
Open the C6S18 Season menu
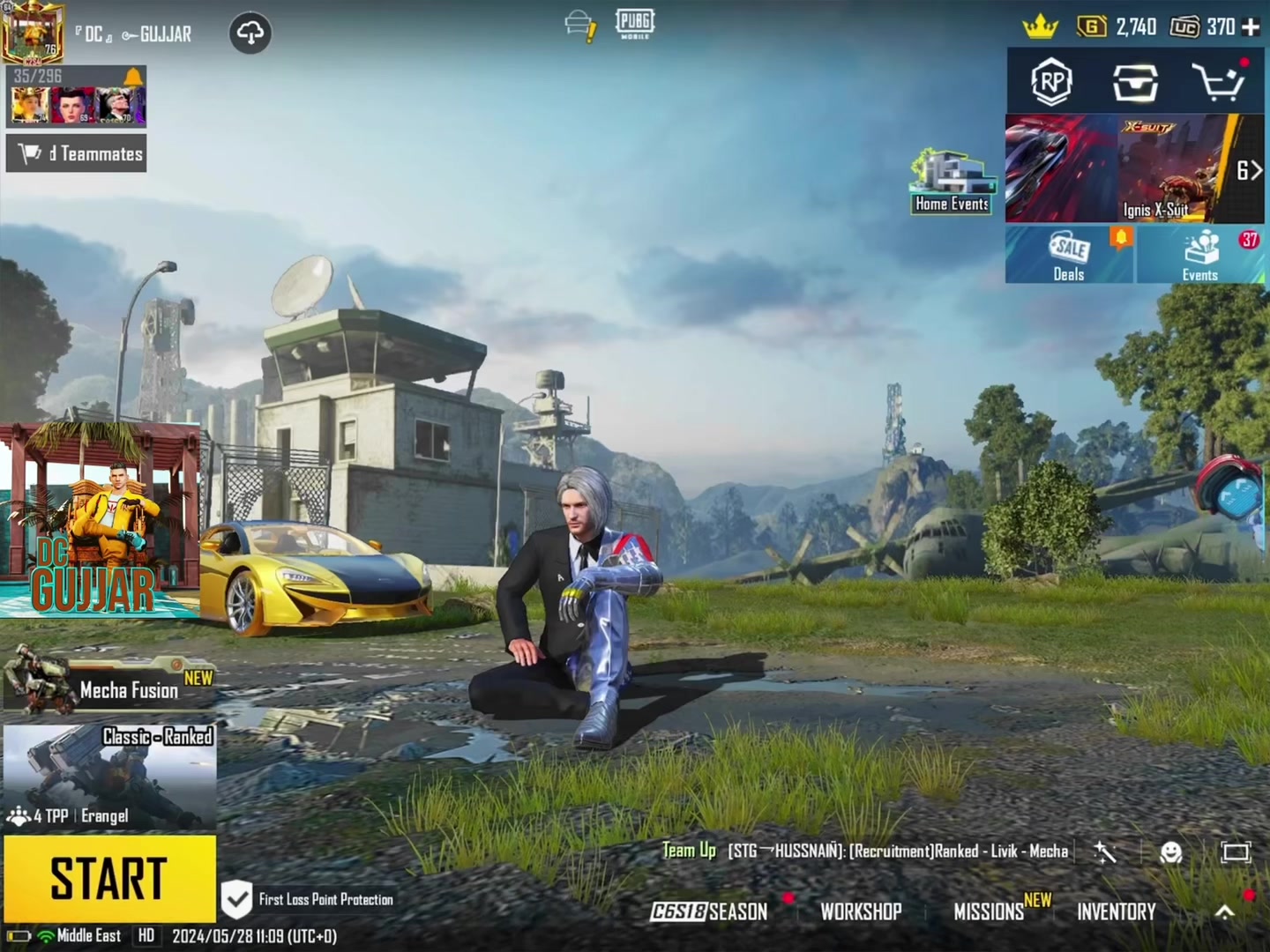coord(709,911)
